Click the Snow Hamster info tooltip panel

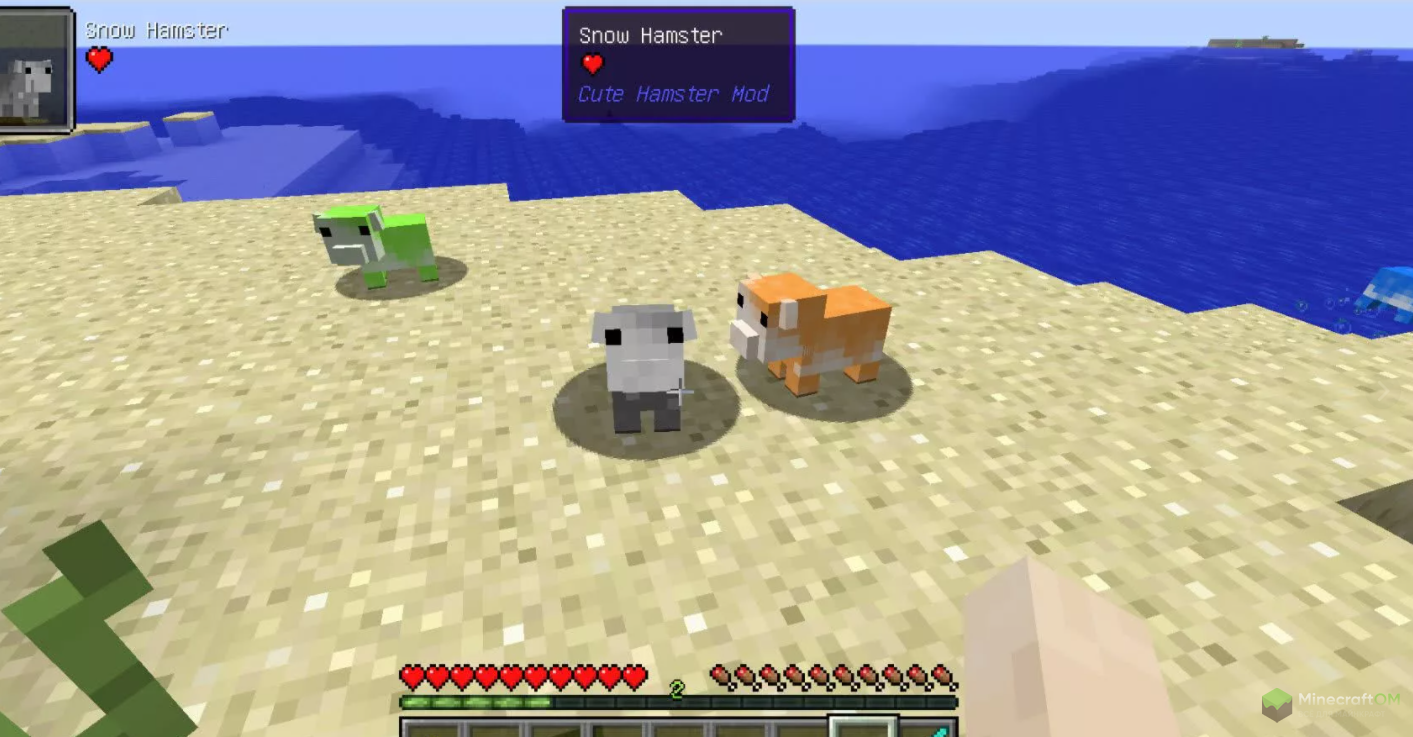(678, 65)
